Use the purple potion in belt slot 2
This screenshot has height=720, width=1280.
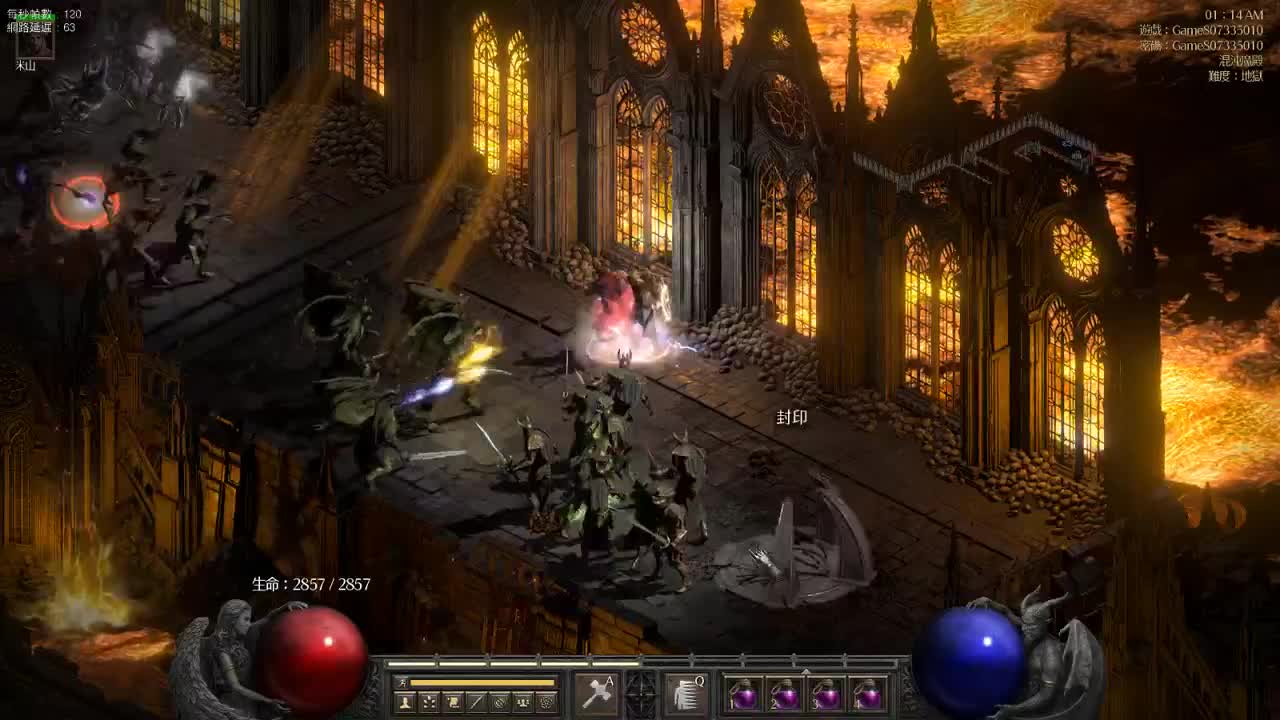pyautogui.click(x=785, y=695)
